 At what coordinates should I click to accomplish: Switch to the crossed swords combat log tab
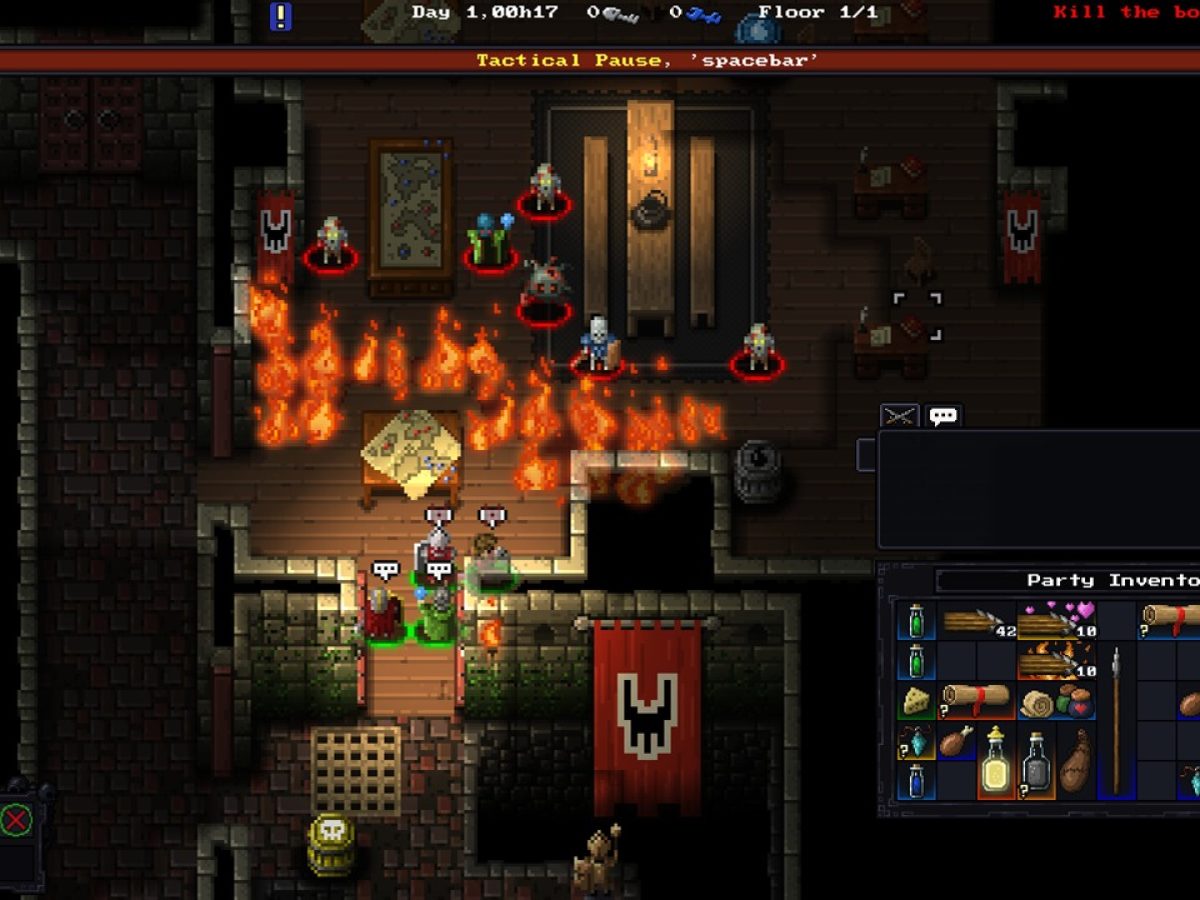tap(899, 416)
